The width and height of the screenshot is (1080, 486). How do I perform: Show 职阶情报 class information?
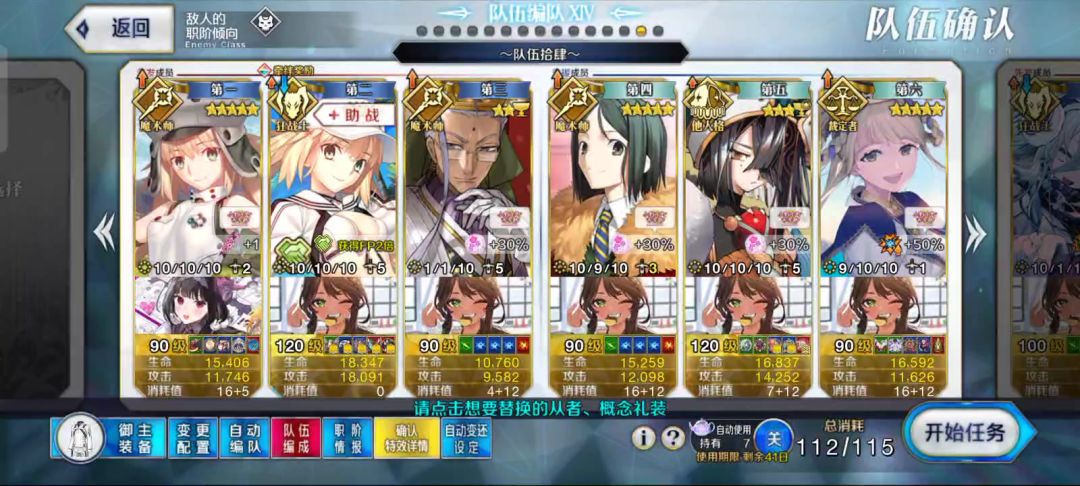coord(348,438)
